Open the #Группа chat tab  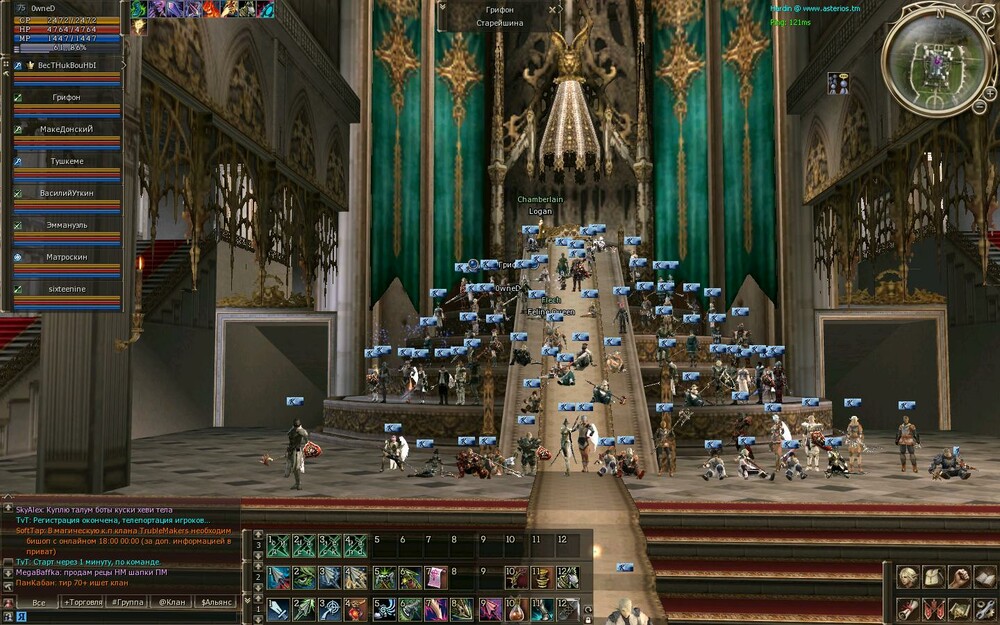pos(127,603)
